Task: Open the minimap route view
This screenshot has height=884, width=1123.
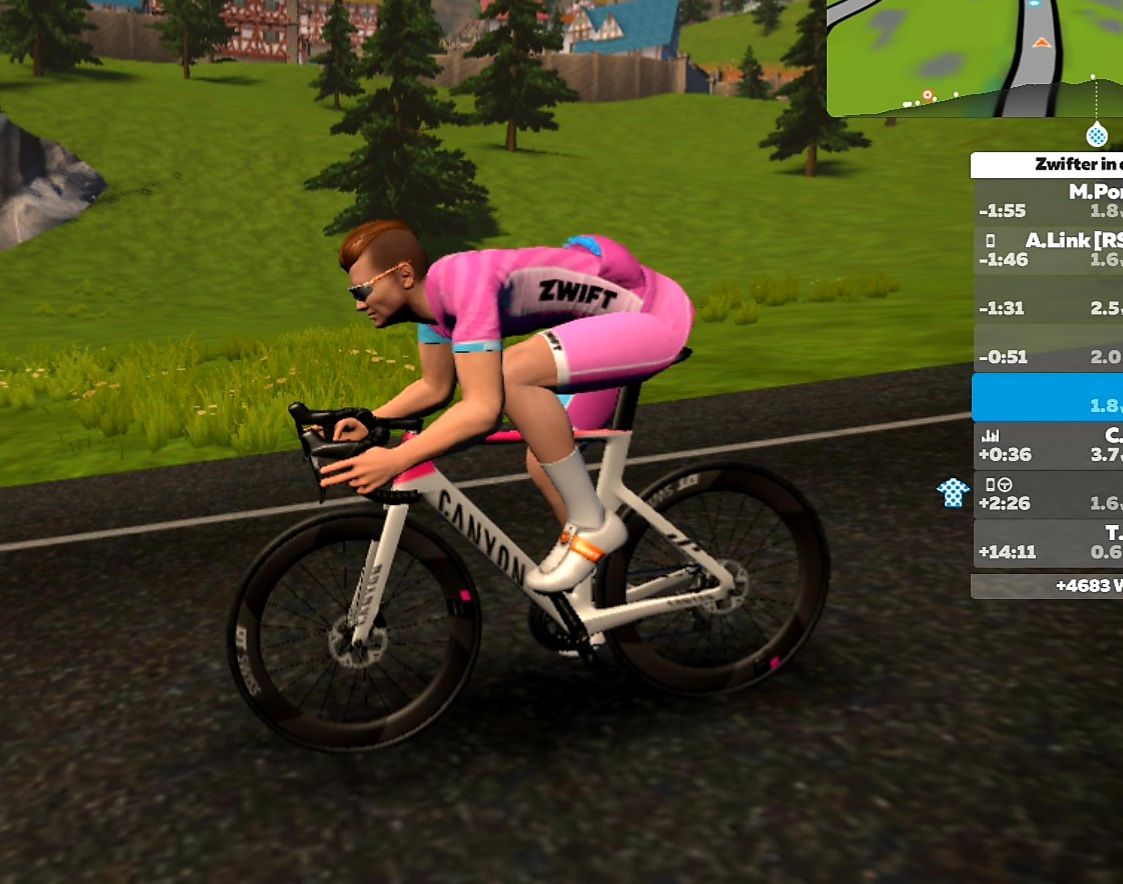Action: pyautogui.click(x=975, y=55)
